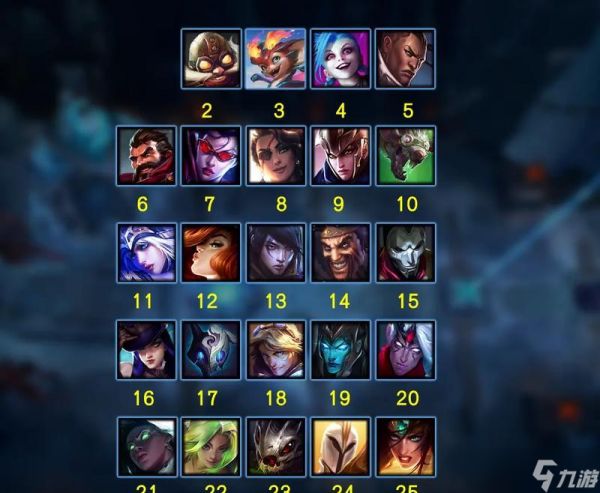This screenshot has height=493, width=600.
Task: Pick the Jinx portrait with blue hair
Action: click(x=340, y=59)
